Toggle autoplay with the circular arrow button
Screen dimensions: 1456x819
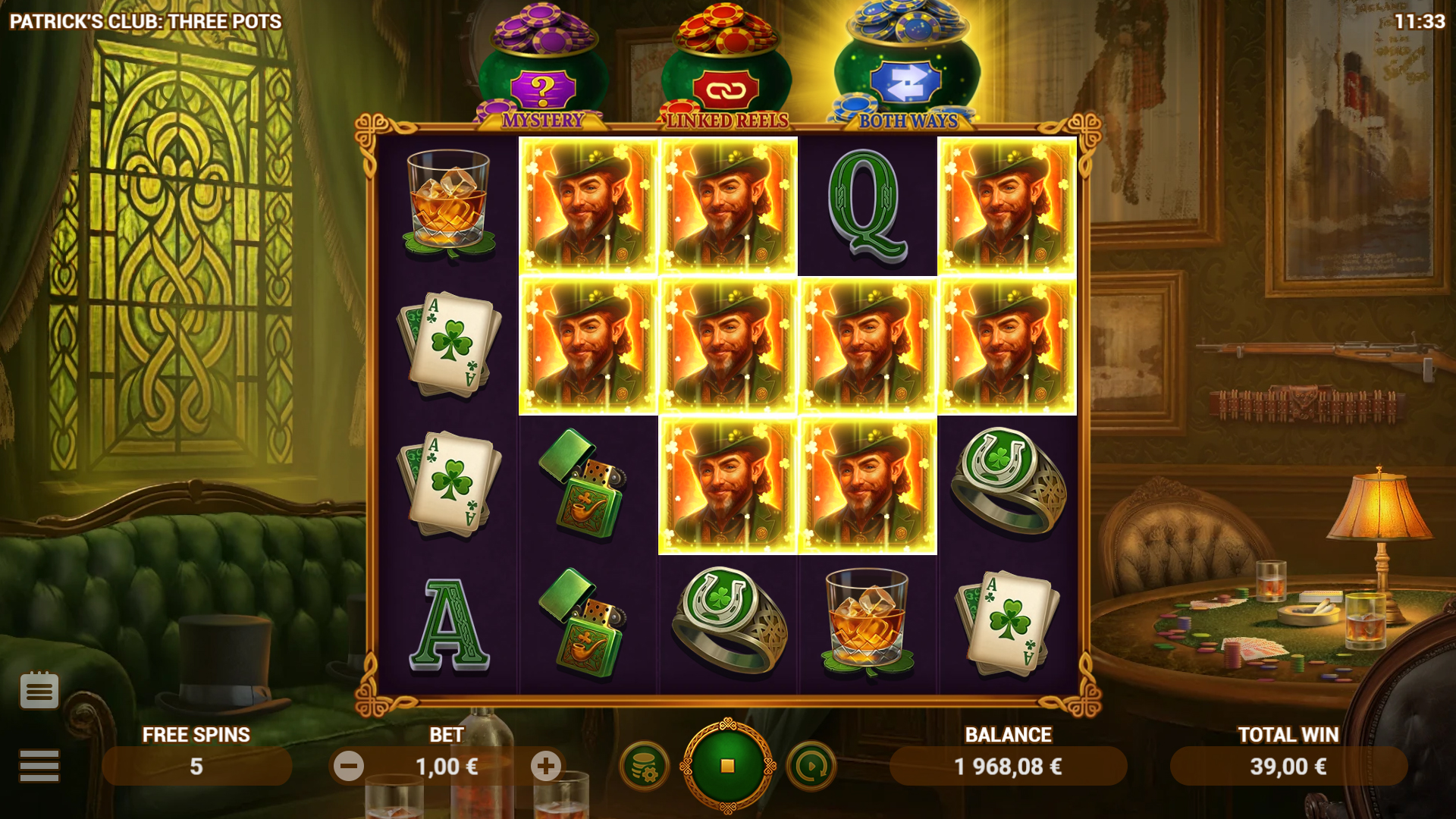pos(811,767)
